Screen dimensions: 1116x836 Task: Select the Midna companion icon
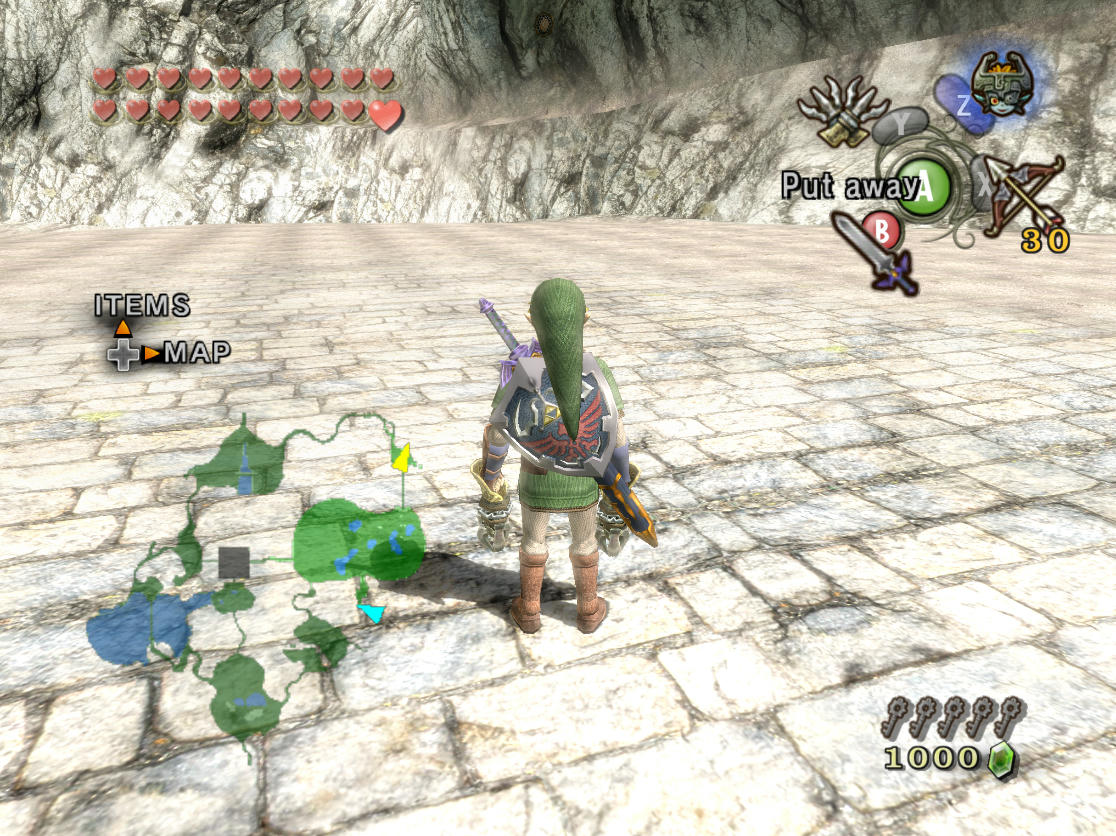(x=1001, y=84)
